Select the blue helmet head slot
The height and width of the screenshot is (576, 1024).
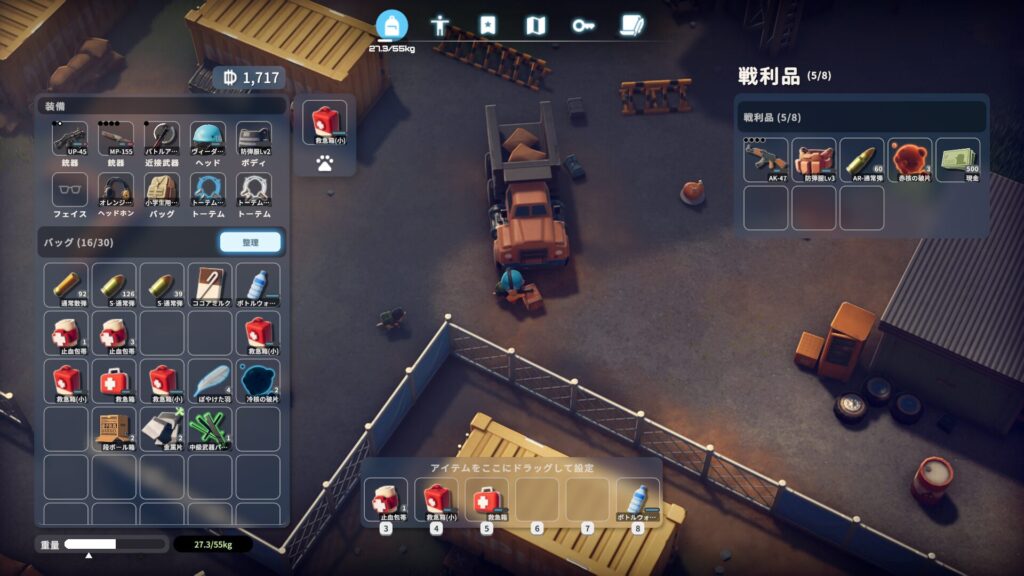click(208, 140)
